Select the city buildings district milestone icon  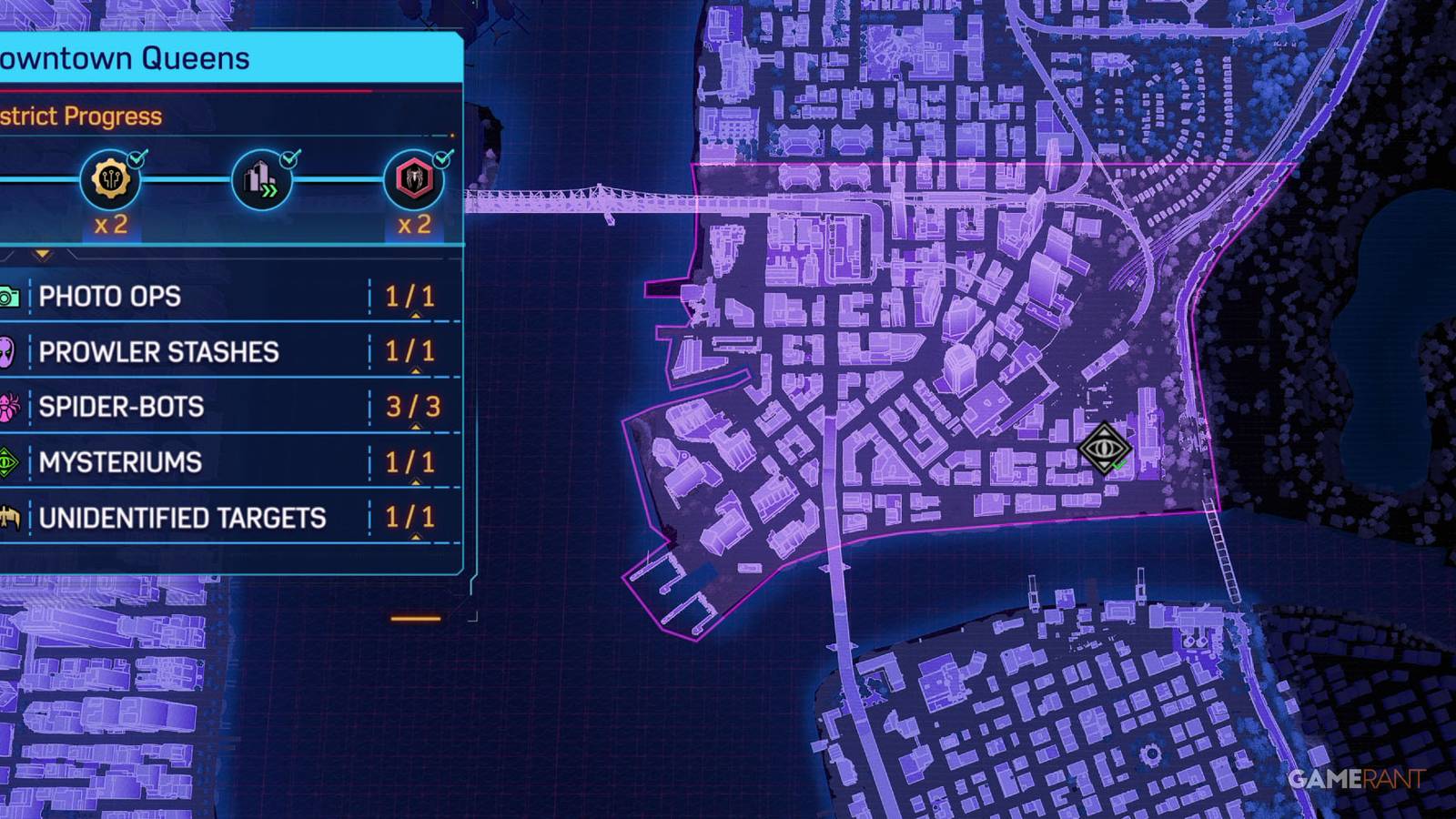[260, 180]
